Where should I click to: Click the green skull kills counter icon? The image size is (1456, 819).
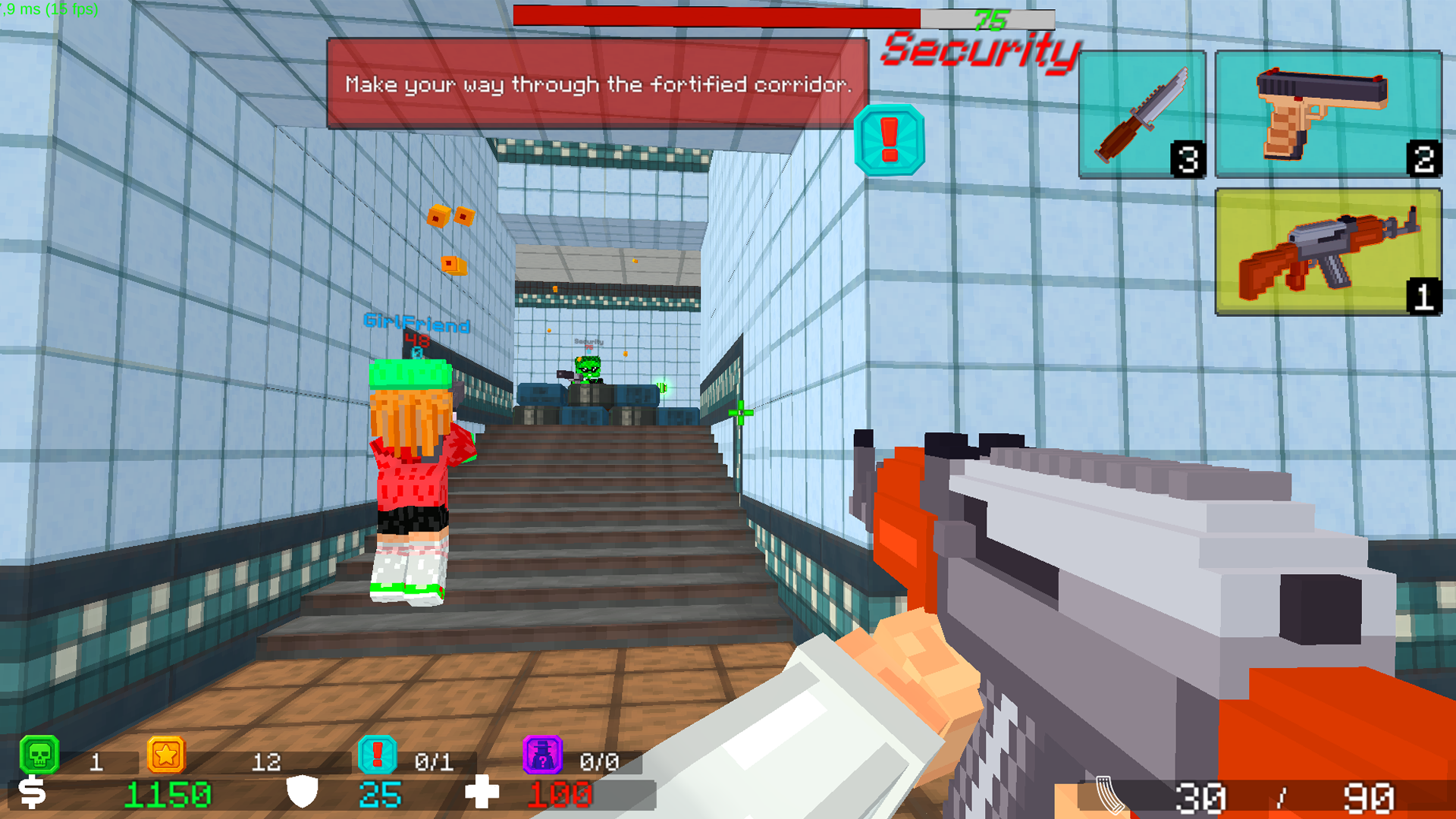pyautogui.click(x=39, y=755)
